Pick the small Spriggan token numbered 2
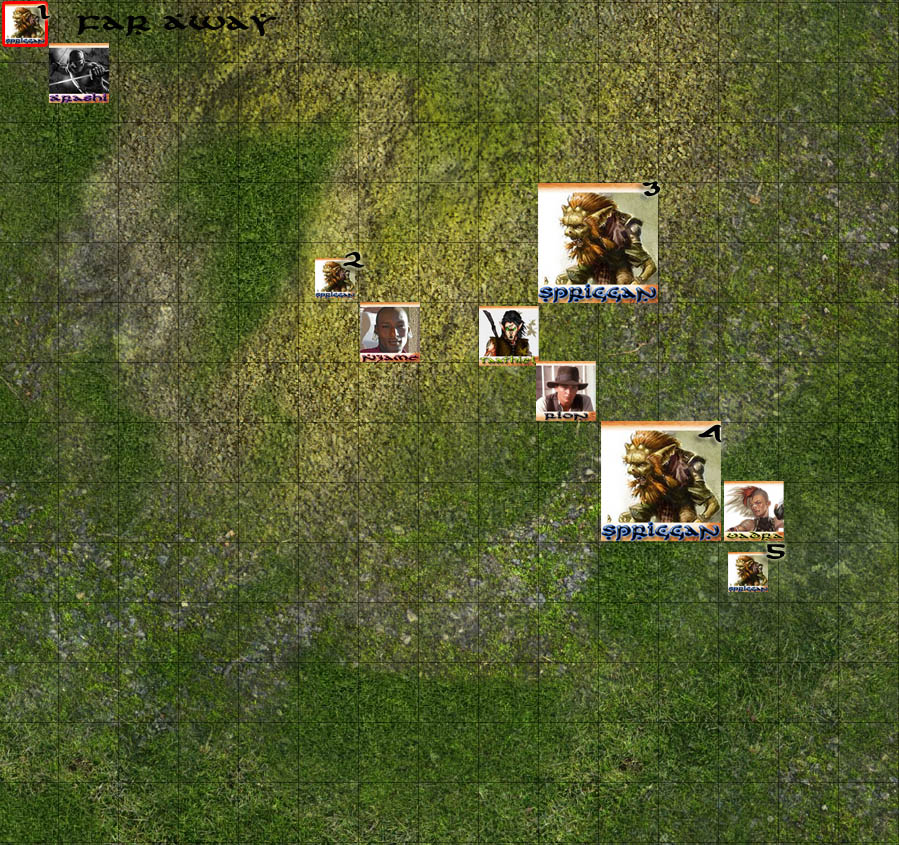The image size is (899, 845). (x=335, y=279)
